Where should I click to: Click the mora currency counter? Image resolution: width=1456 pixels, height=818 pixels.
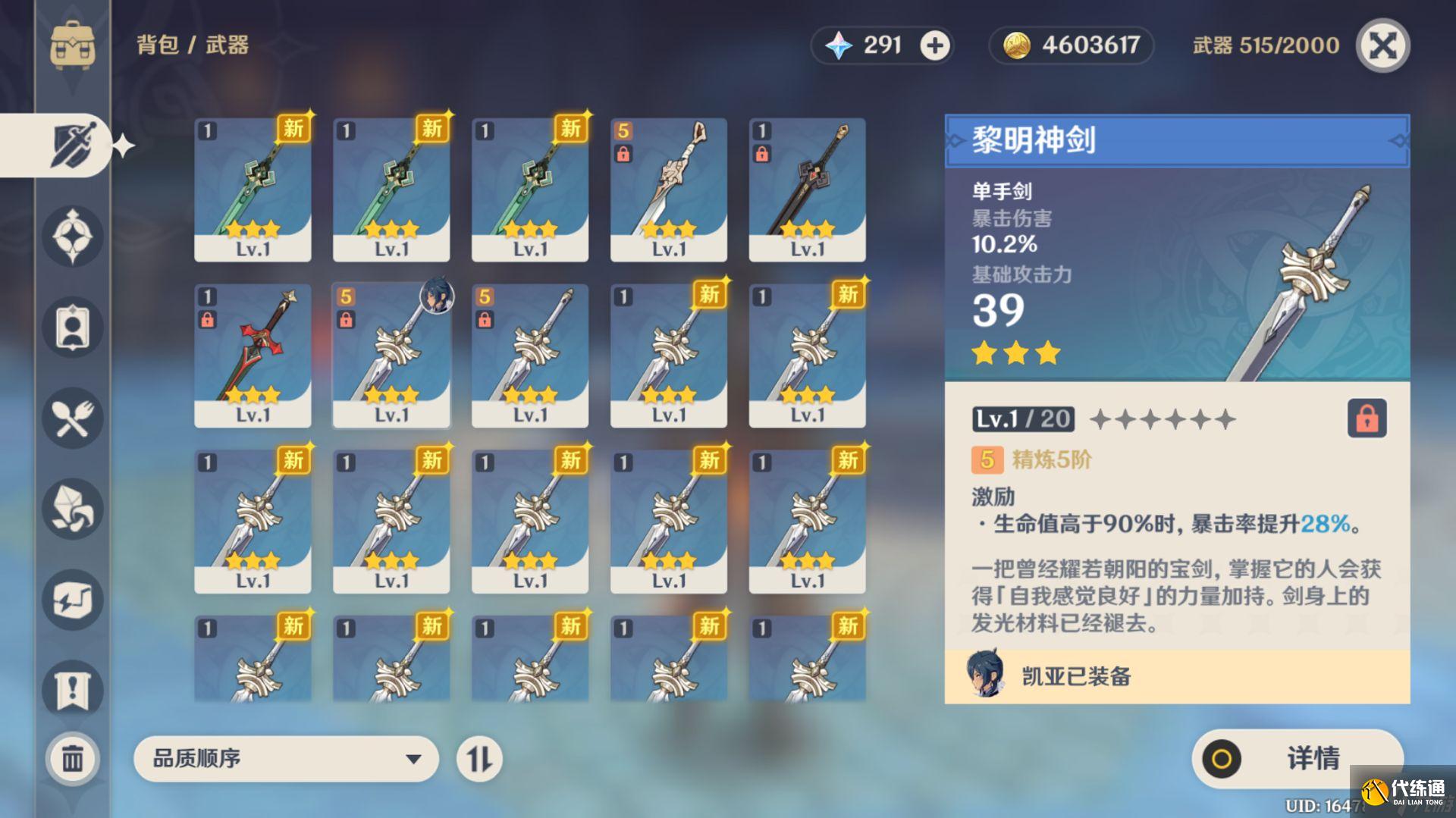pos(1069,45)
